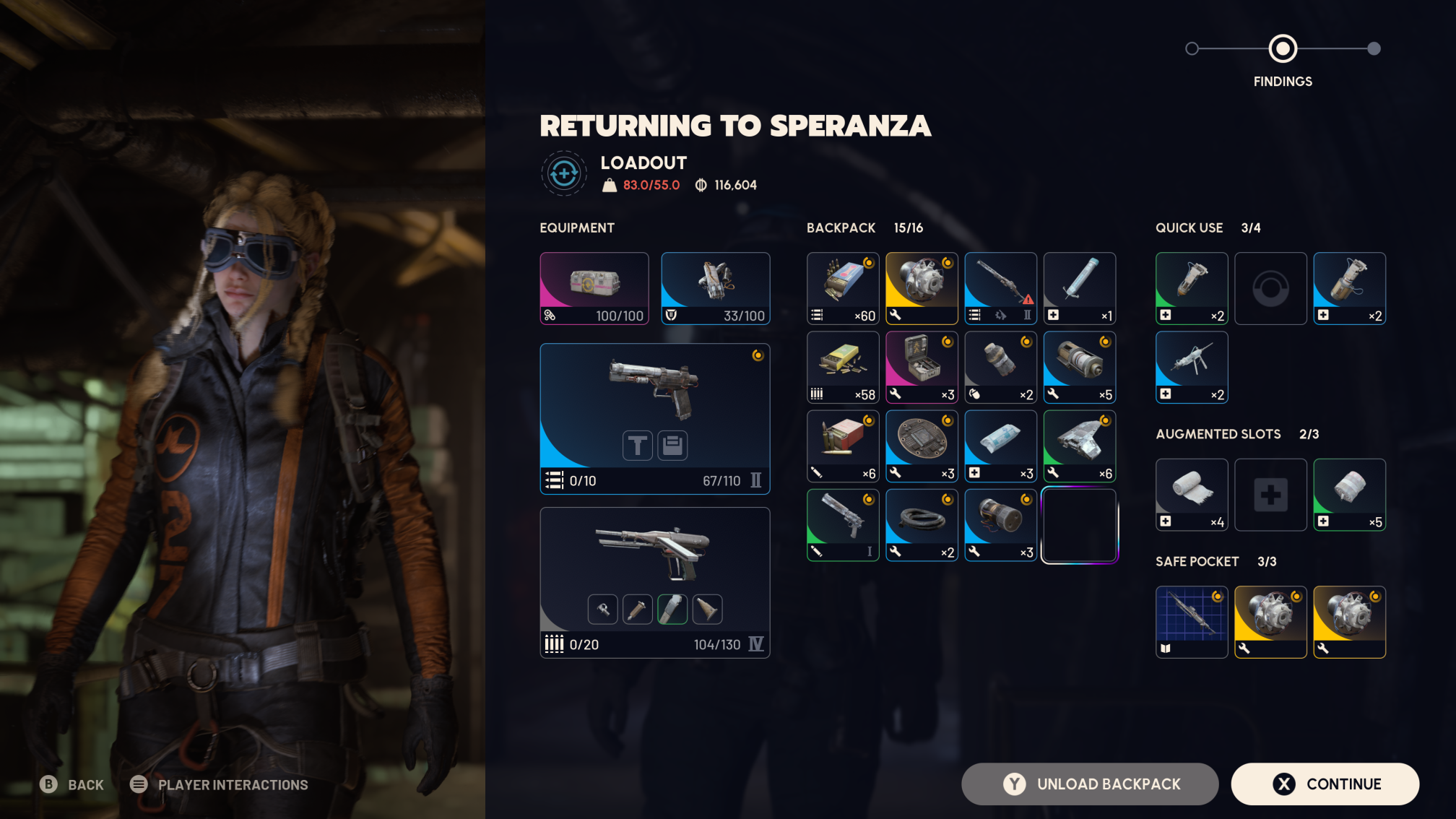Select the yellow ammo box stack of 58
This screenshot has width=1456, height=819.
(x=842, y=367)
